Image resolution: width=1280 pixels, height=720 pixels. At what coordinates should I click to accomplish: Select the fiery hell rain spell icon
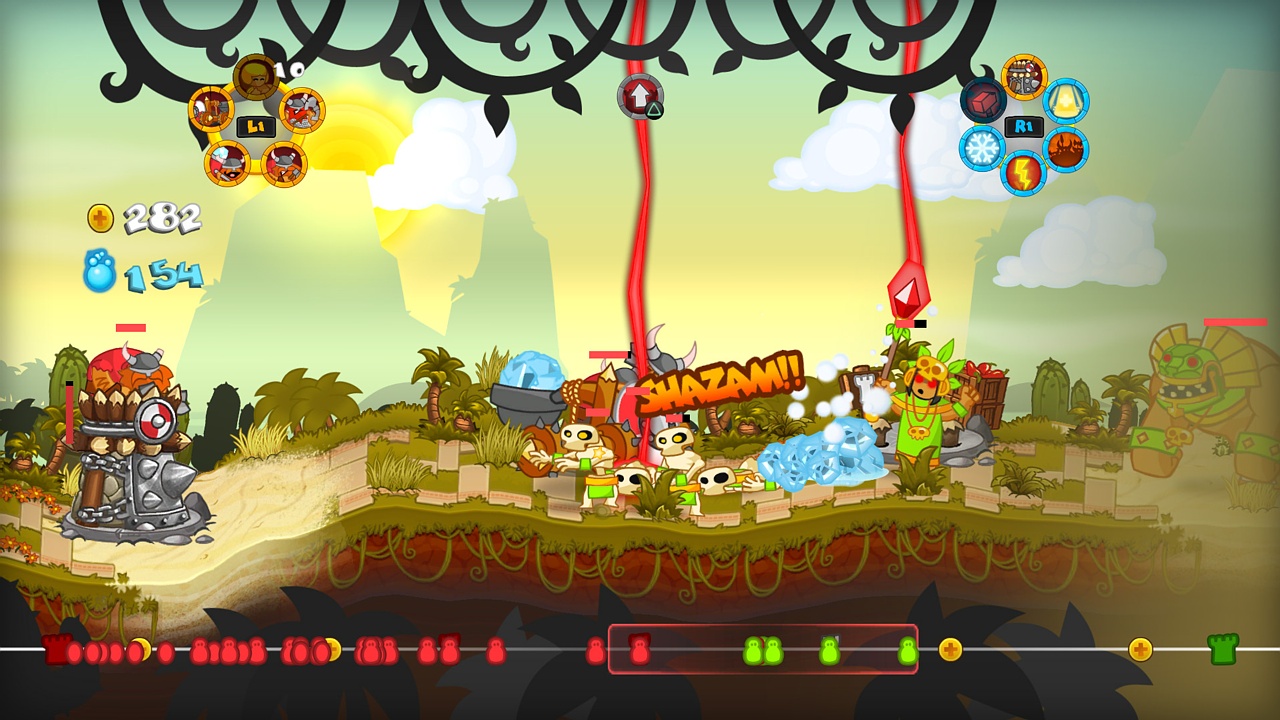[x=1064, y=147]
